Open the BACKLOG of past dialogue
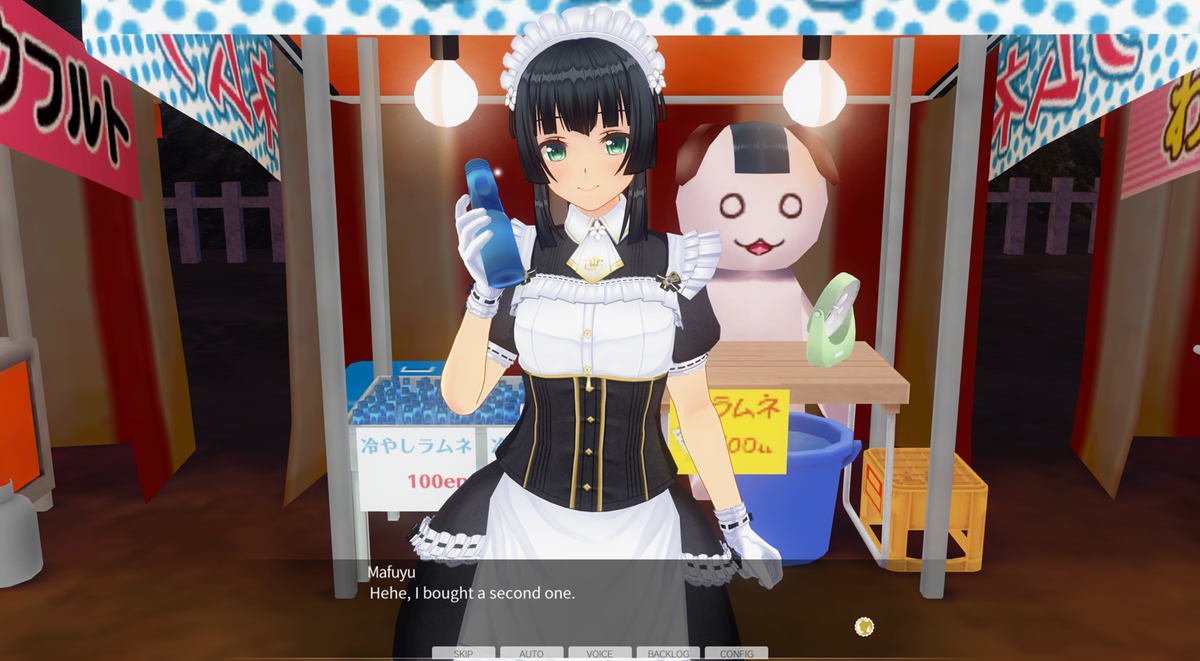This screenshot has width=1200, height=661. tap(668, 654)
